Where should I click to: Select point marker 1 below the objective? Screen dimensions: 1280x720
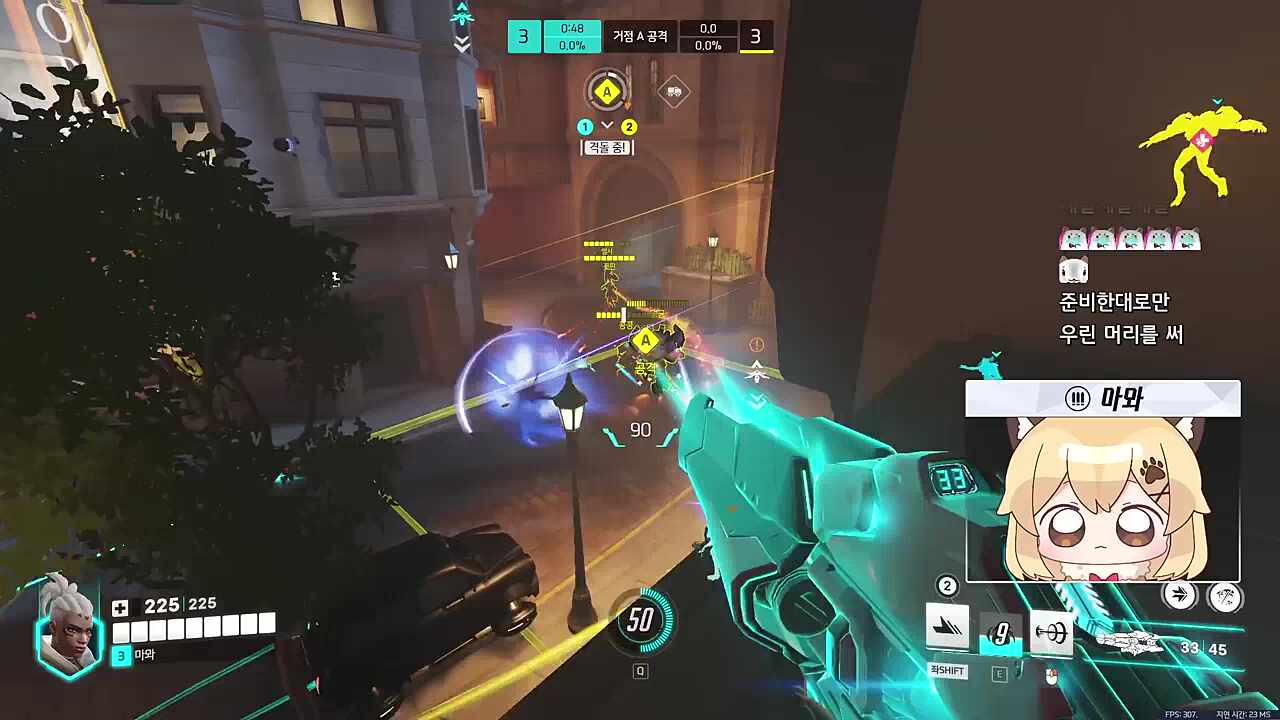(x=585, y=126)
